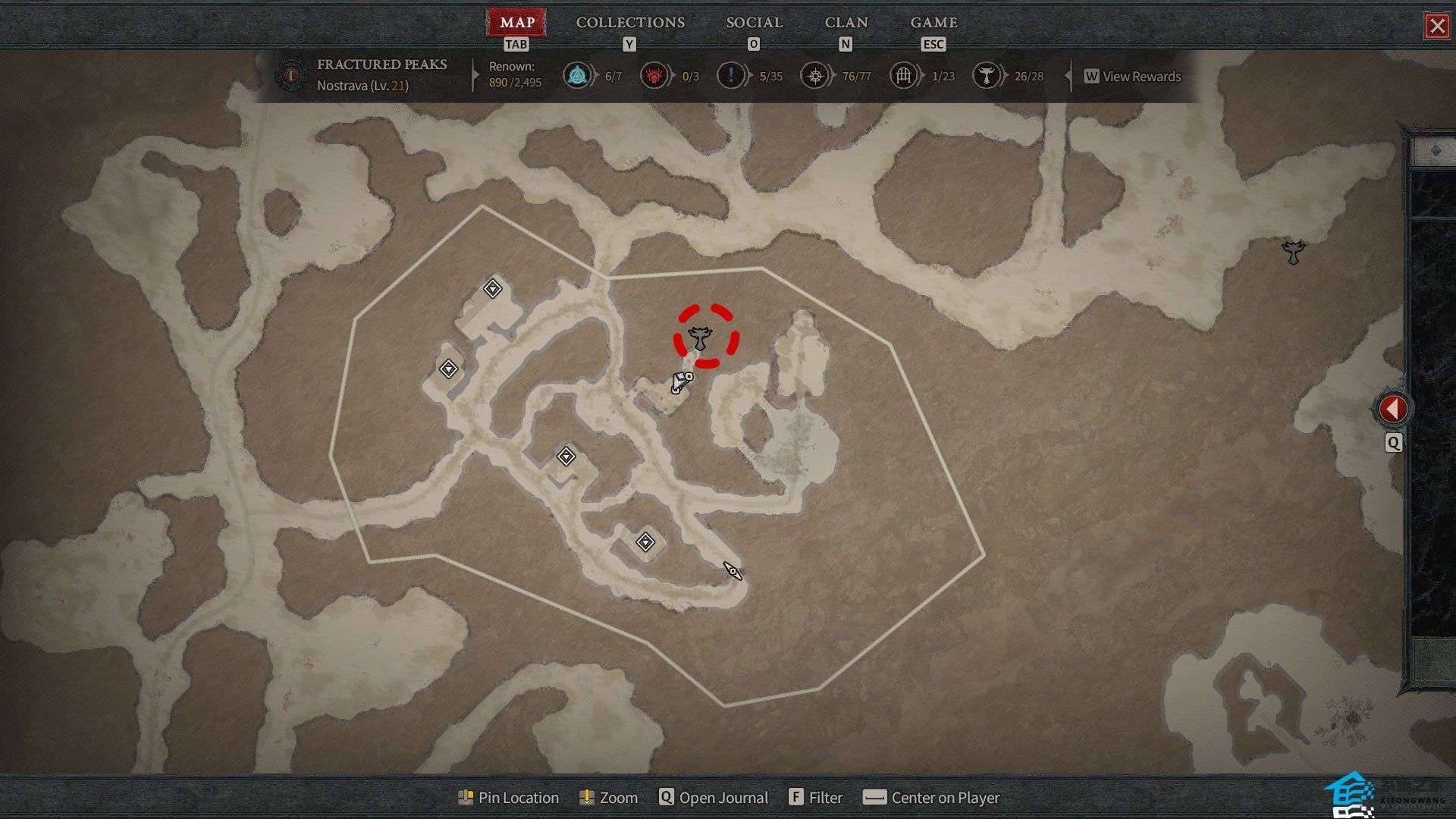Select the Clan tab
The image size is (1456, 819).
click(x=846, y=23)
